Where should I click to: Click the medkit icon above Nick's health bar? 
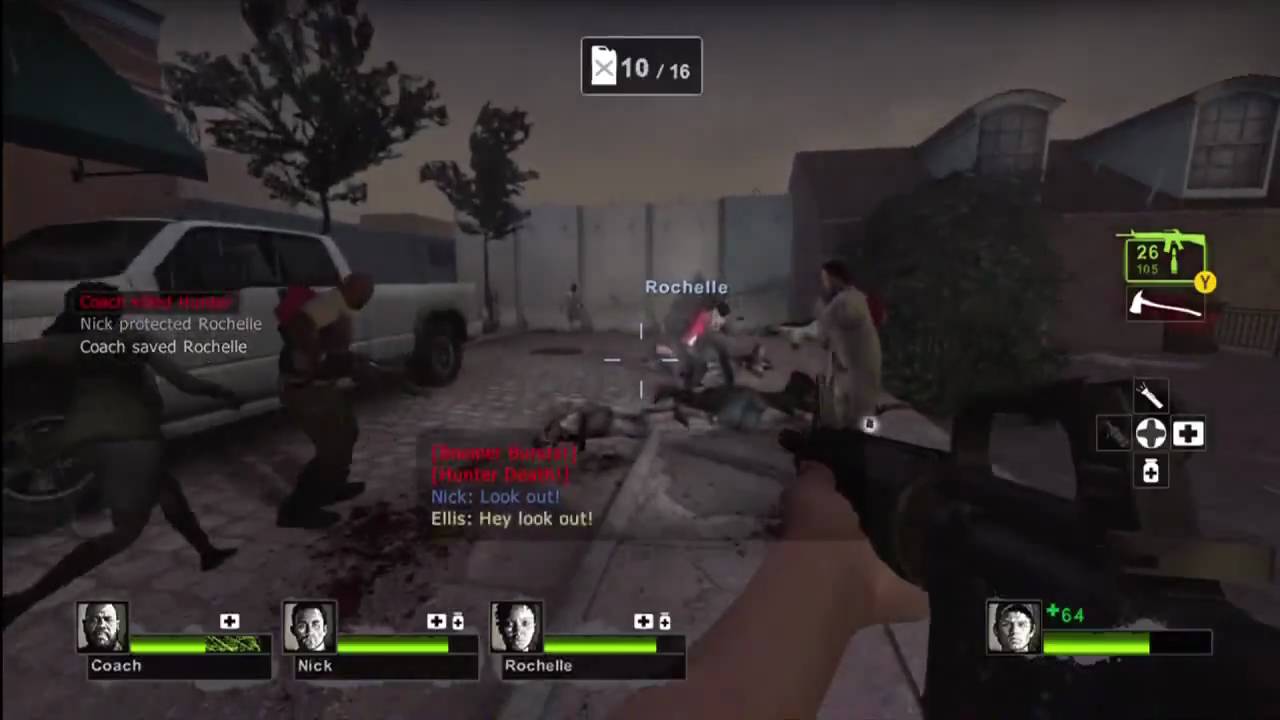click(437, 621)
